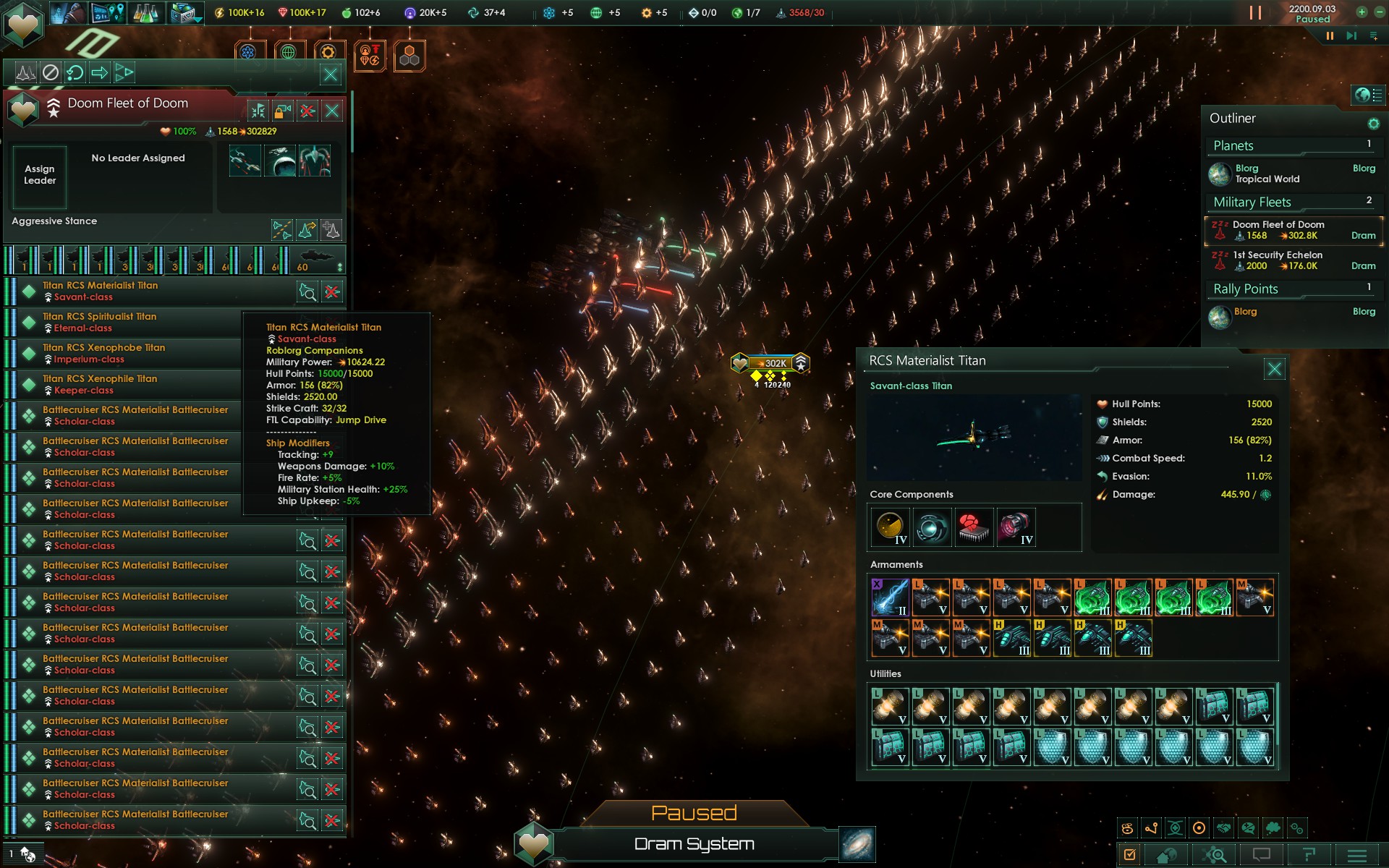Image resolution: width=1389 pixels, height=868 pixels.
Task: Click the Doom fleet 302K map marker
Action: pyautogui.click(x=771, y=363)
